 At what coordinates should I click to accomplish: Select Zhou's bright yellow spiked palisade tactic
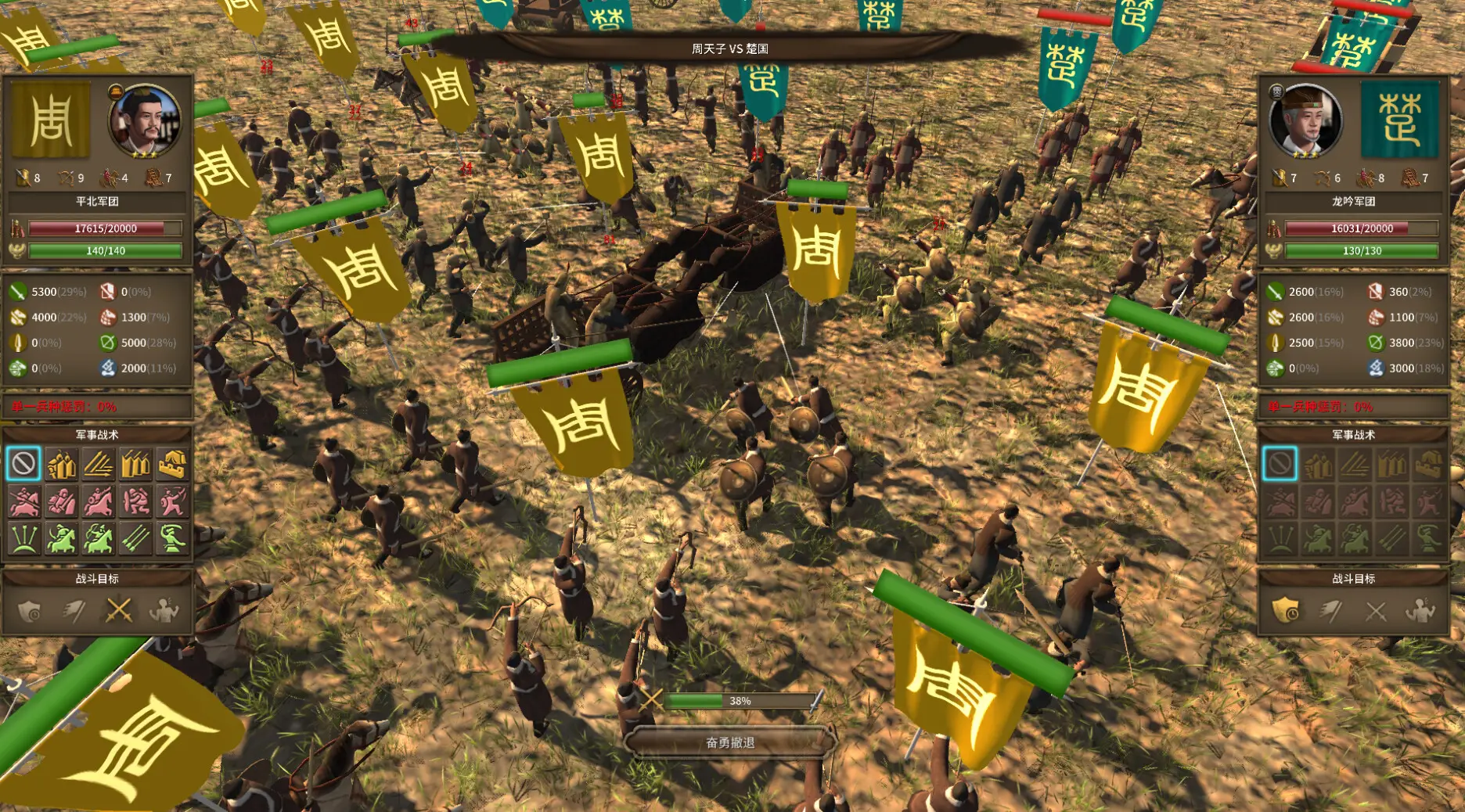[x=135, y=464]
